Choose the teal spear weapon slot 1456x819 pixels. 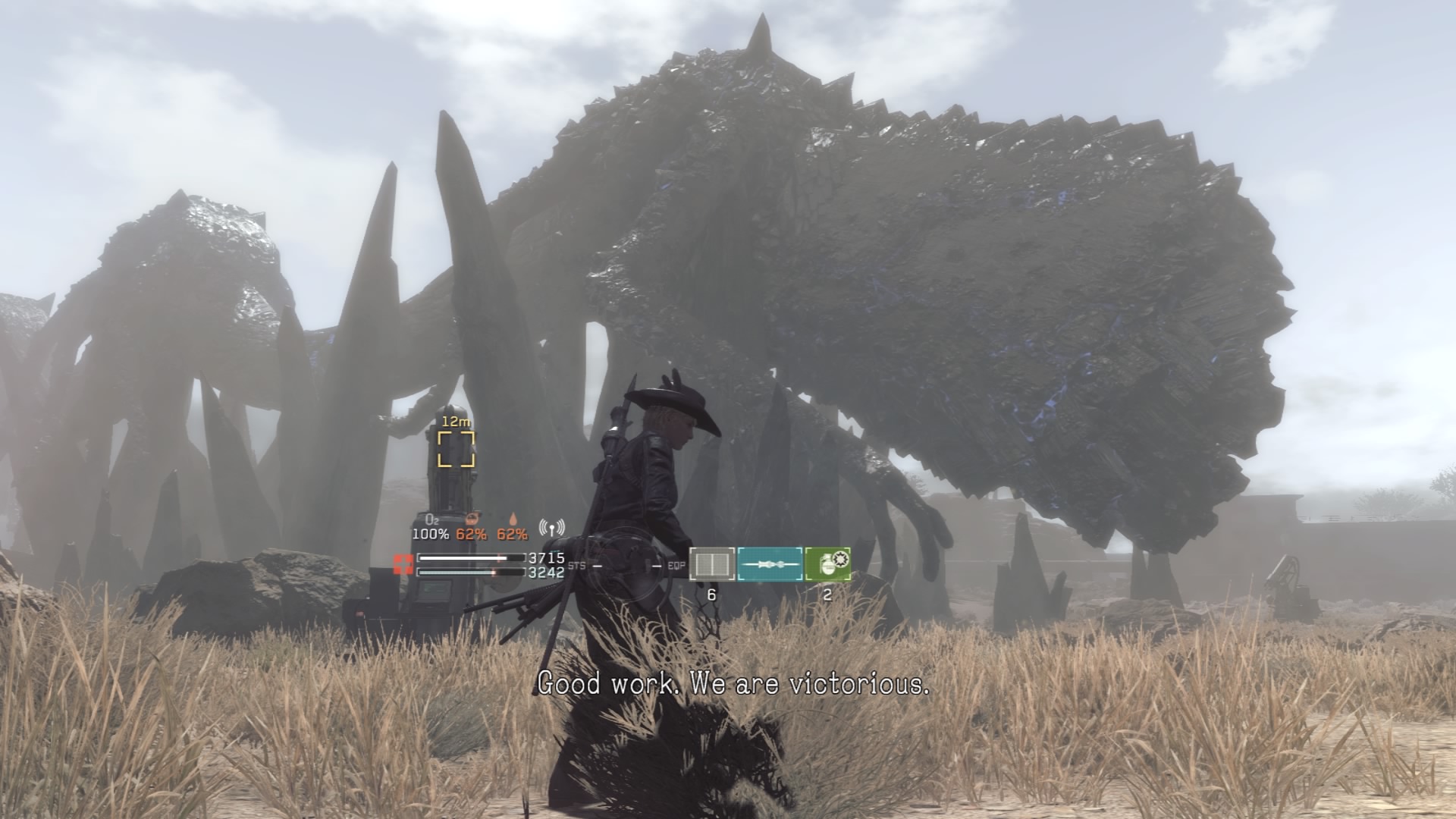(x=770, y=564)
